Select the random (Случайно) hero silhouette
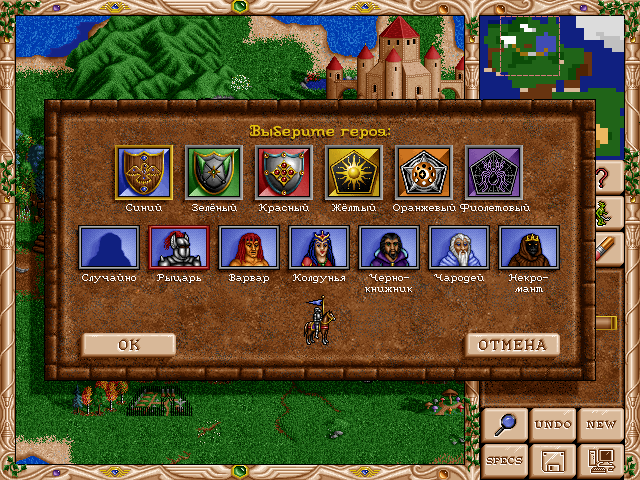The width and height of the screenshot is (640, 480). click(x=109, y=247)
